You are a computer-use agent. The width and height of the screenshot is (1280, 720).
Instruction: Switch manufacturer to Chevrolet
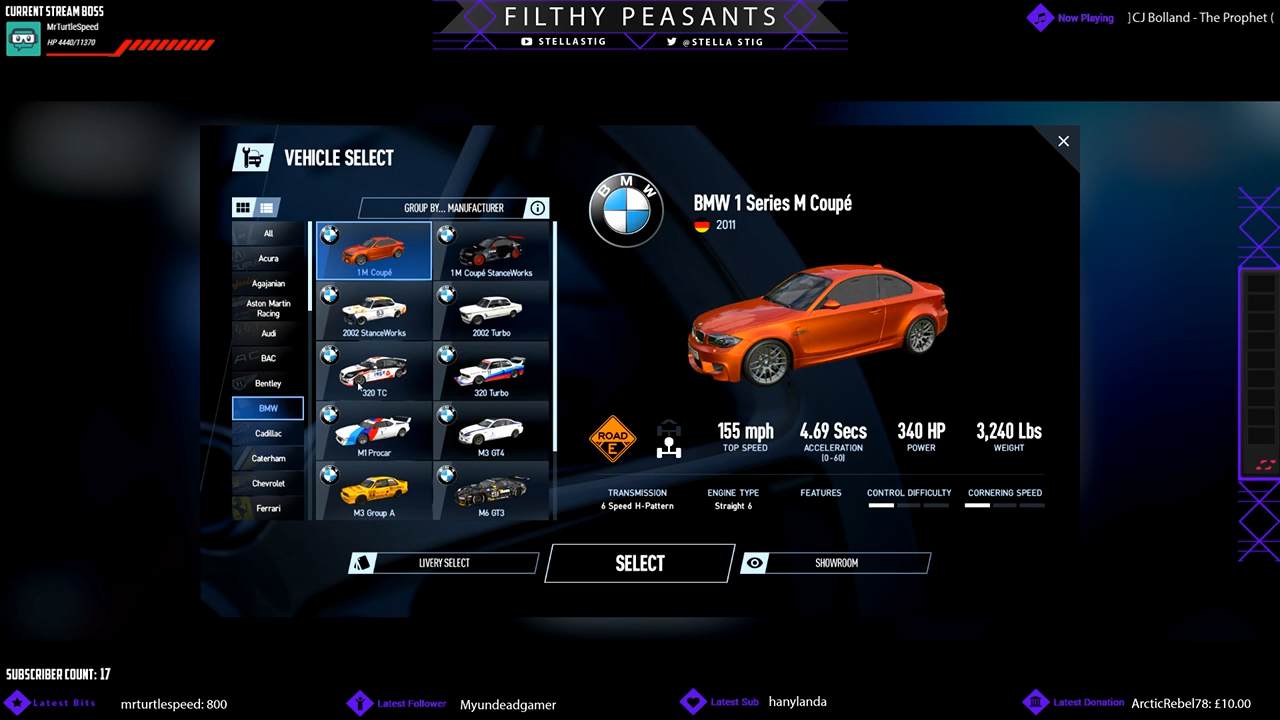click(x=268, y=483)
